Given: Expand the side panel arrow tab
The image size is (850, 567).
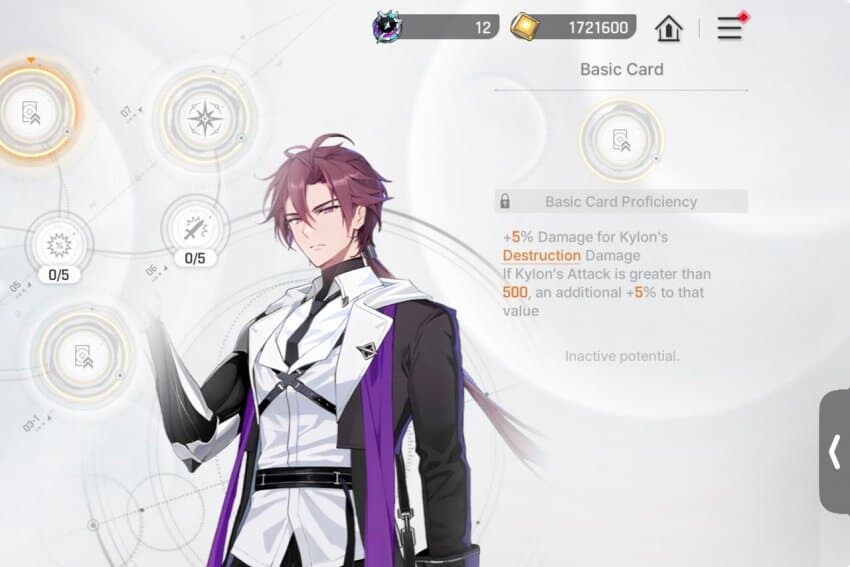Looking at the screenshot, I should 835,452.
